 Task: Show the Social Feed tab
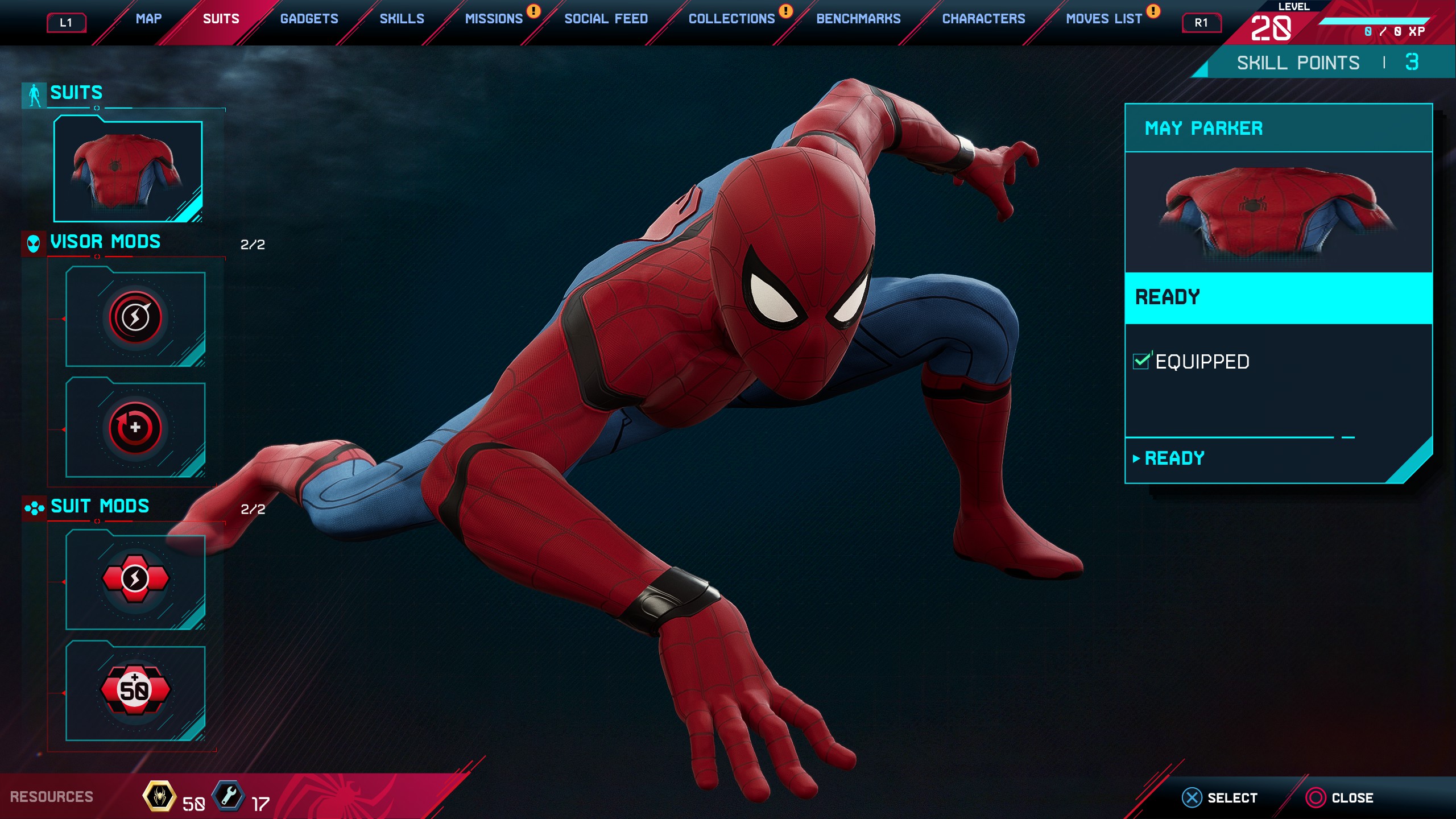point(606,19)
